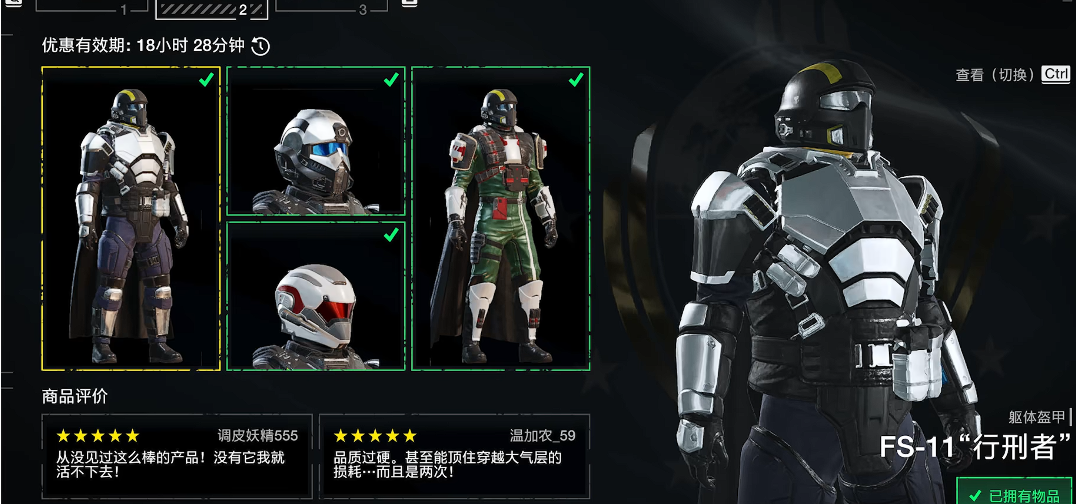Screen dimensions: 1076x504
Task: Pick the green armor with cape tile
Action: click(x=500, y=218)
